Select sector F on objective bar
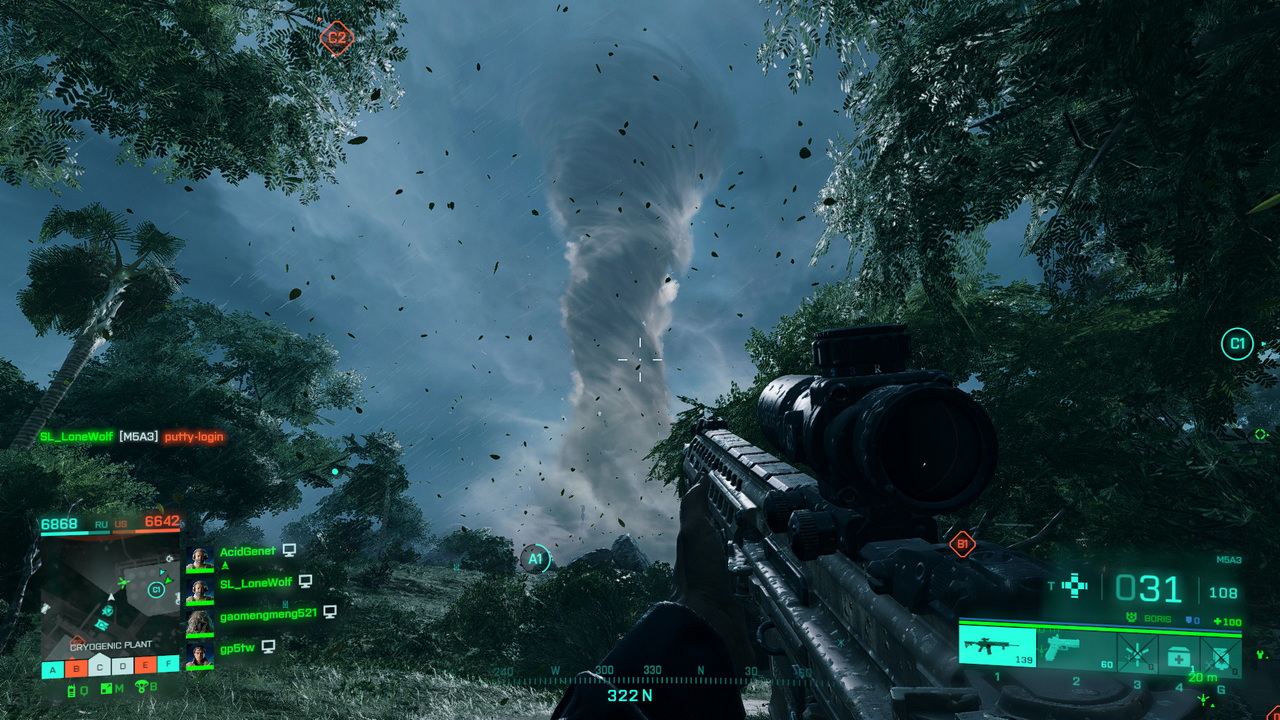1280x720 pixels. coord(168,666)
